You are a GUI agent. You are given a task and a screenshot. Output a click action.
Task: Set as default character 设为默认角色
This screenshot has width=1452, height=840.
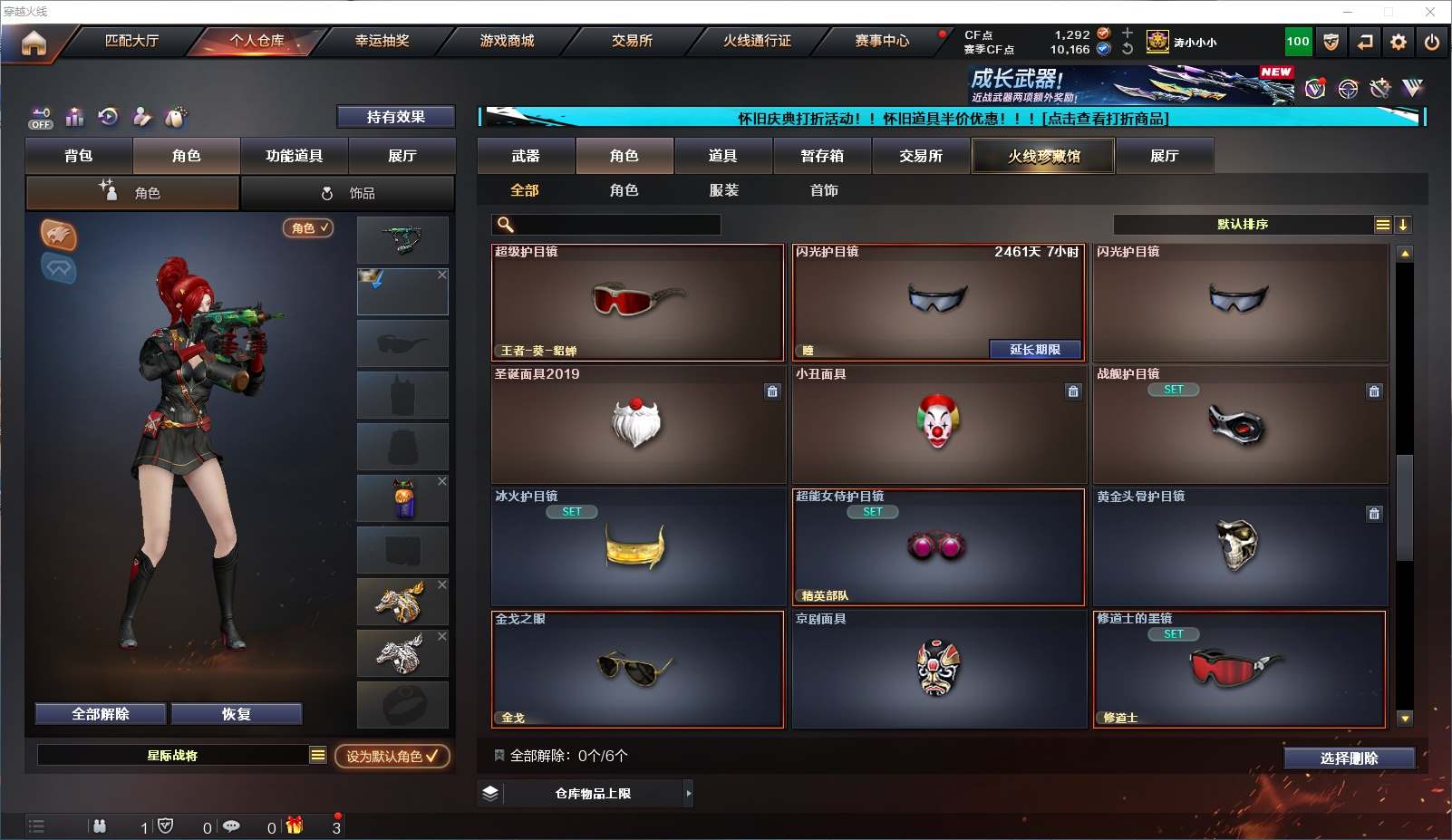[x=392, y=756]
